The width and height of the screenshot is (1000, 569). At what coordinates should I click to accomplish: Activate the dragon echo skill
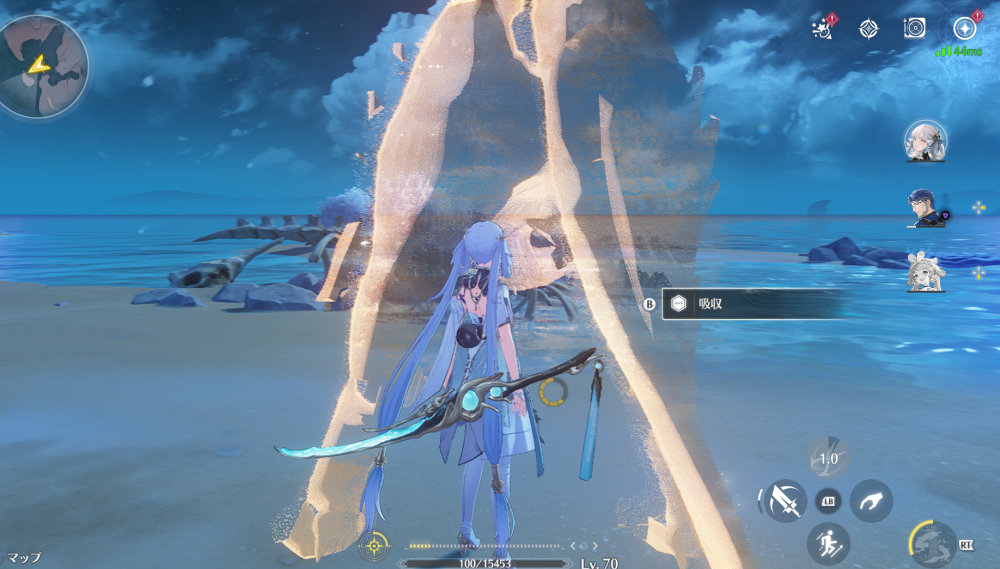[932, 544]
